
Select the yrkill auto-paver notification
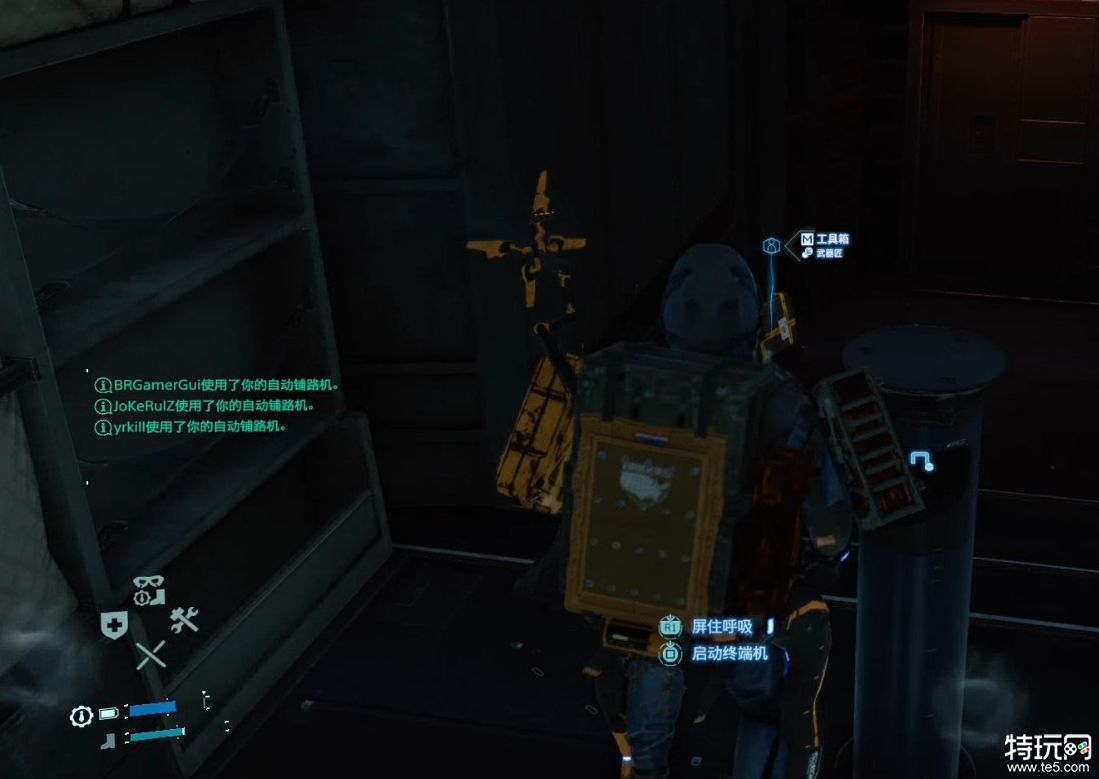[191, 426]
